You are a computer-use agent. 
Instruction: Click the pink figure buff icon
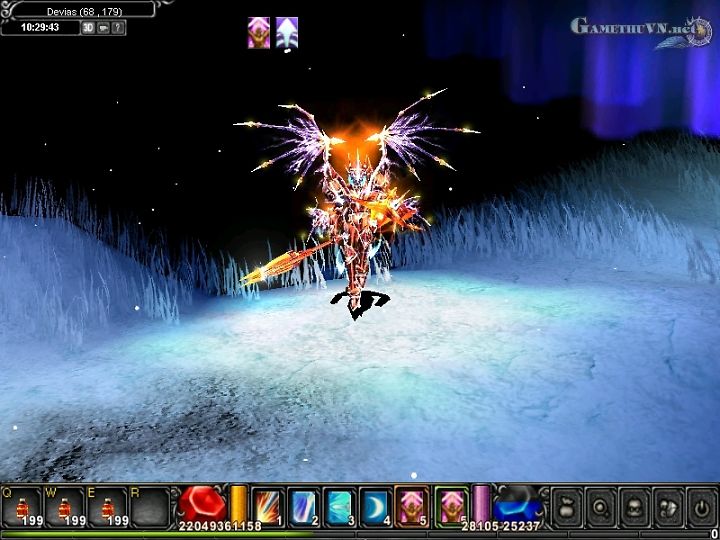click(259, 32)
